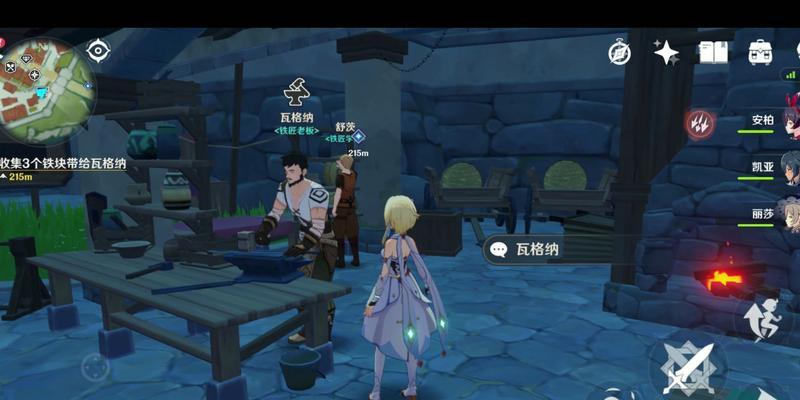800x400 pixels.
Task: Open the adventurer handbook book icon
Action: (713, 52)
